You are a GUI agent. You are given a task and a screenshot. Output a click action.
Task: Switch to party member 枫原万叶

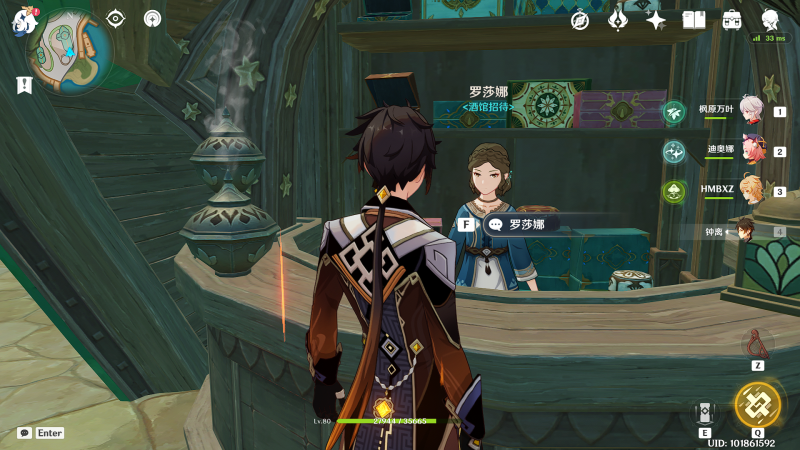click(750, 110)
